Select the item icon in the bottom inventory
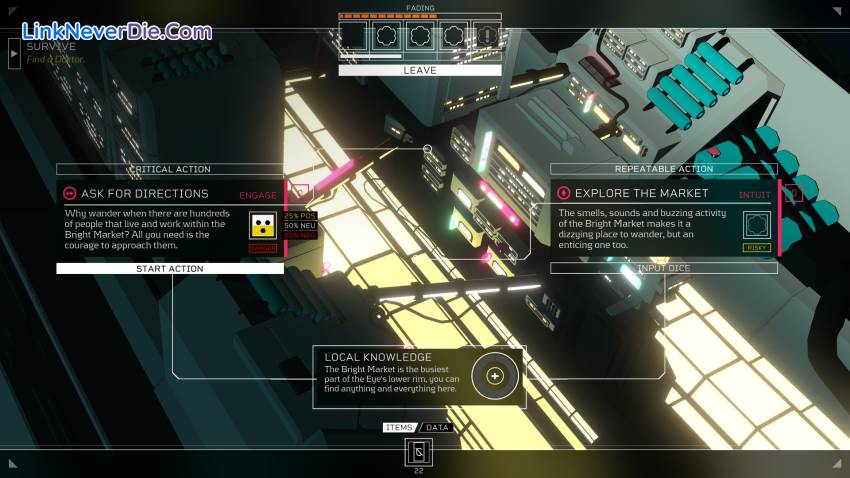This screenshot has width=850, height=478. coord(419,453)
